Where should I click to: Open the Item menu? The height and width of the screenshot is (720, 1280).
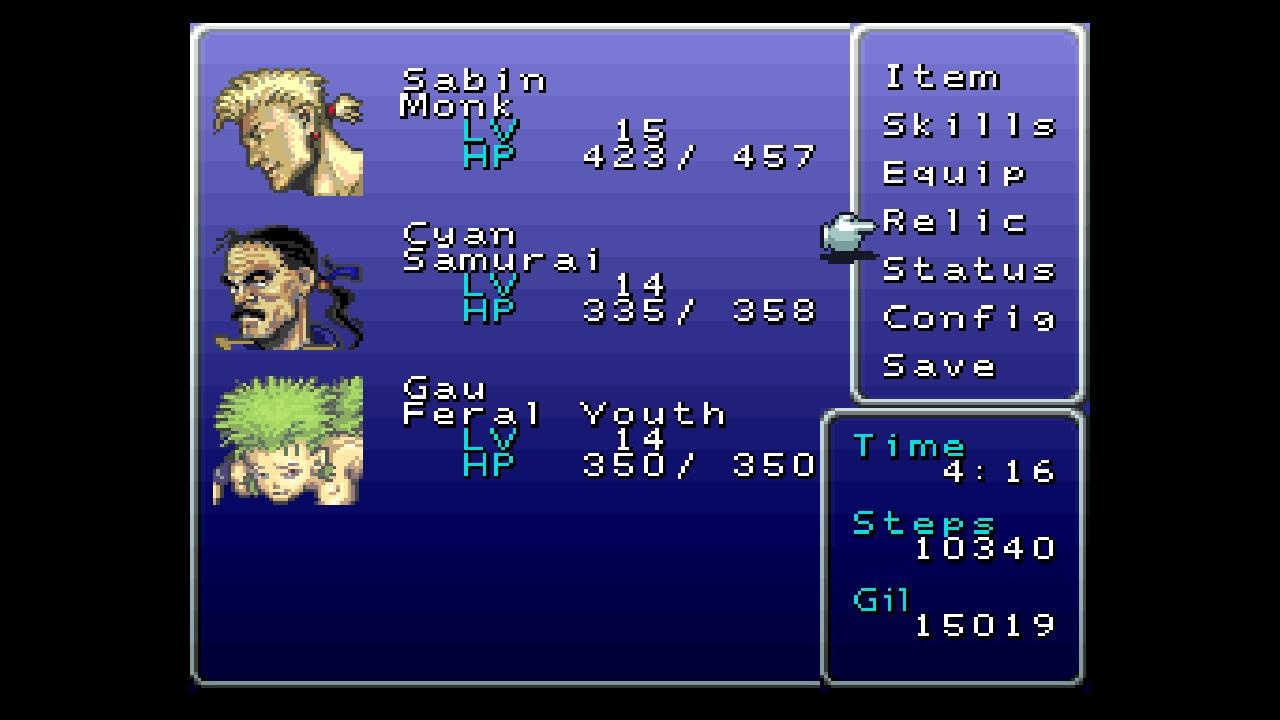[941, 78]
